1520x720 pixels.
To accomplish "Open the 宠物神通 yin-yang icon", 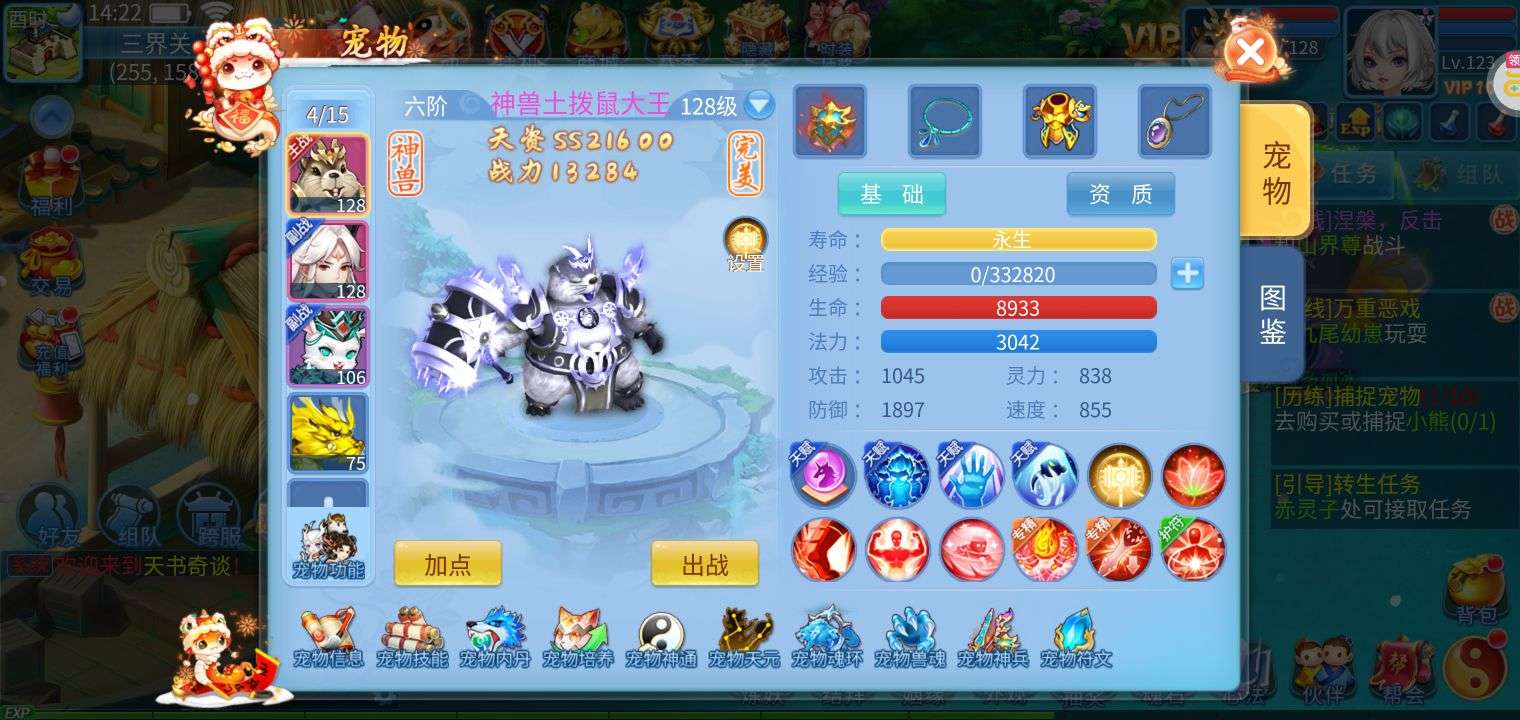I will point(661,637).
